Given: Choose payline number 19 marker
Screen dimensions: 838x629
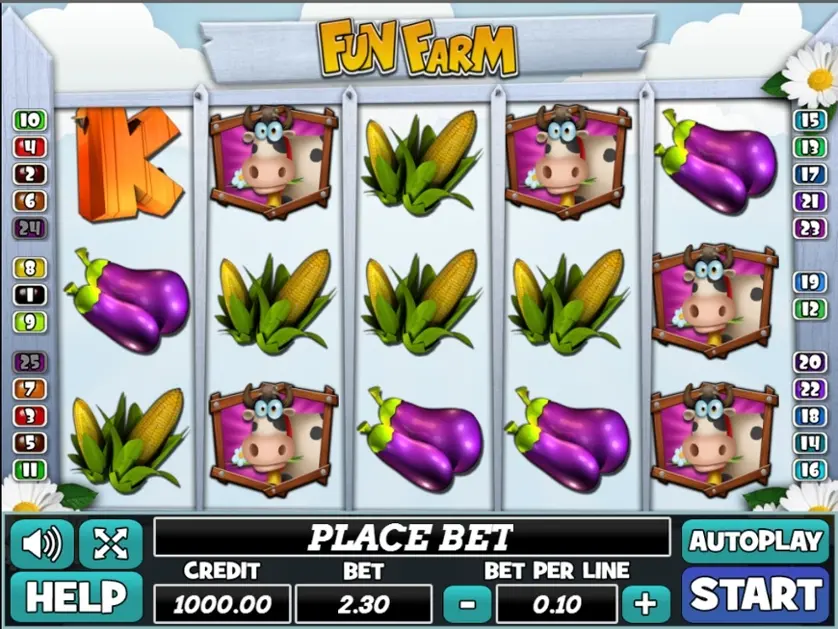Looking at the screenshot, I should tap(808, 282).
